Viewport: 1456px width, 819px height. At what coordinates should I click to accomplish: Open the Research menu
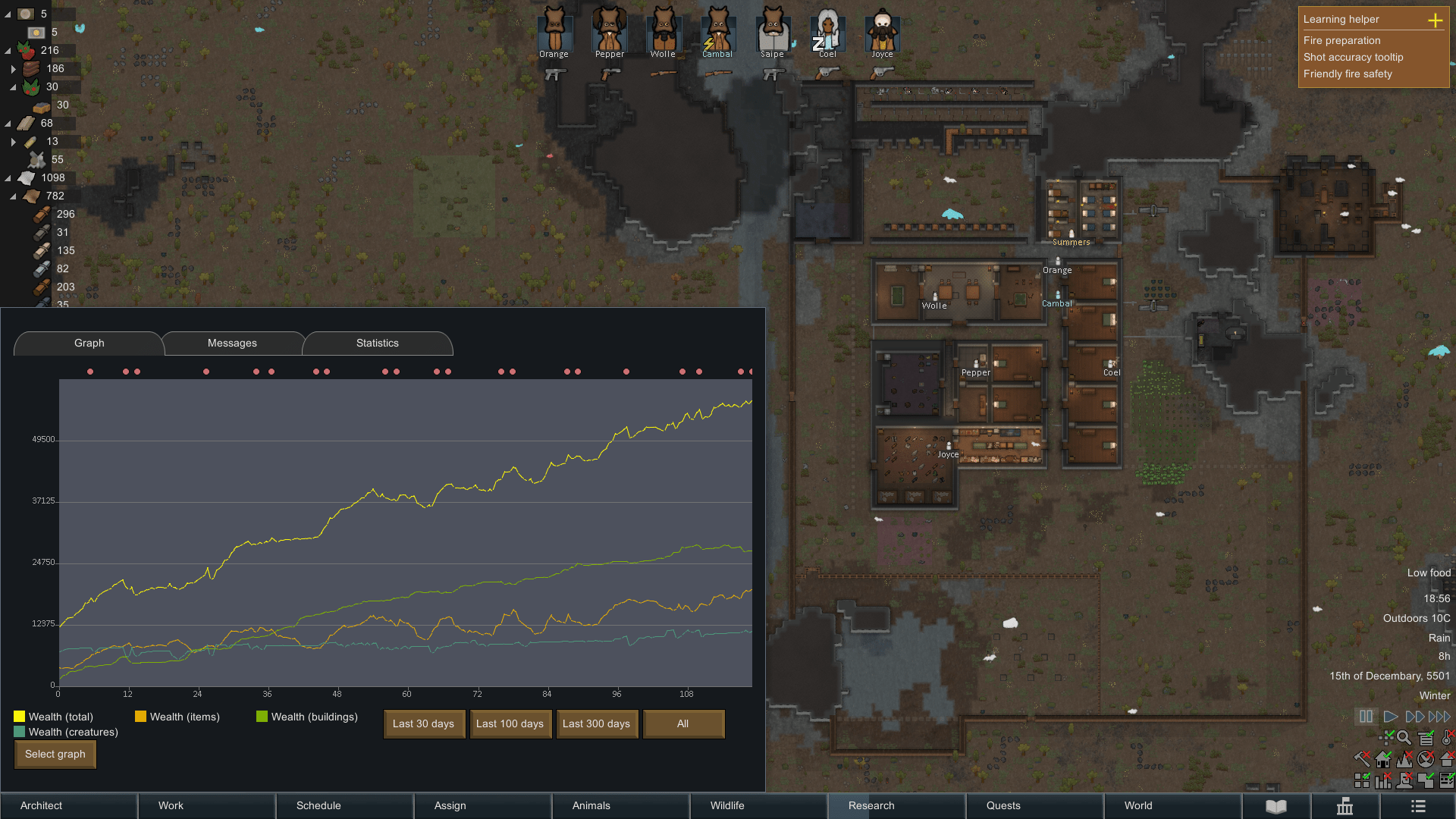click(x=871, y=805)
